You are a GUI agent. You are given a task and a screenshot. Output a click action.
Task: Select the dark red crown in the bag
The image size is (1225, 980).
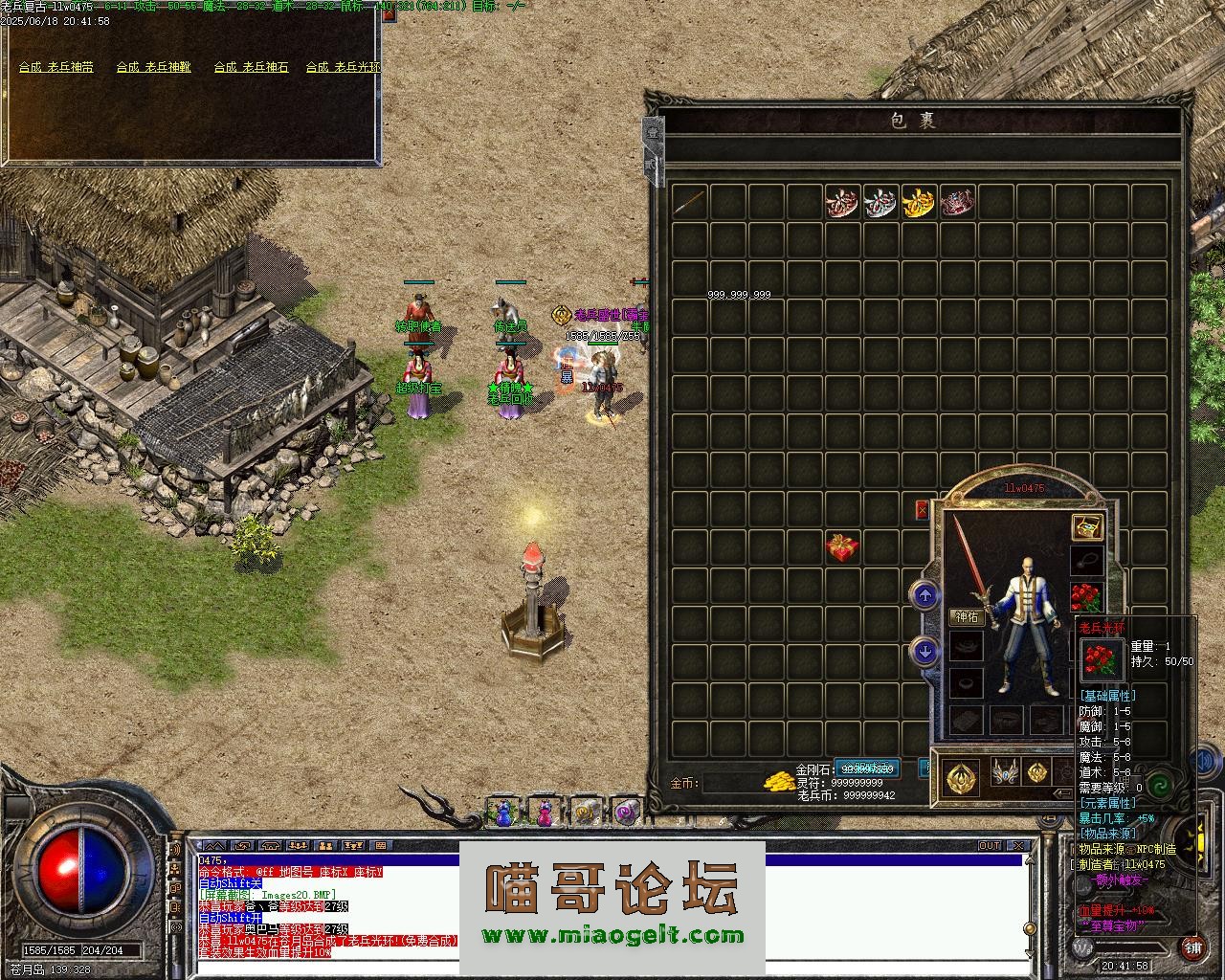957,202
